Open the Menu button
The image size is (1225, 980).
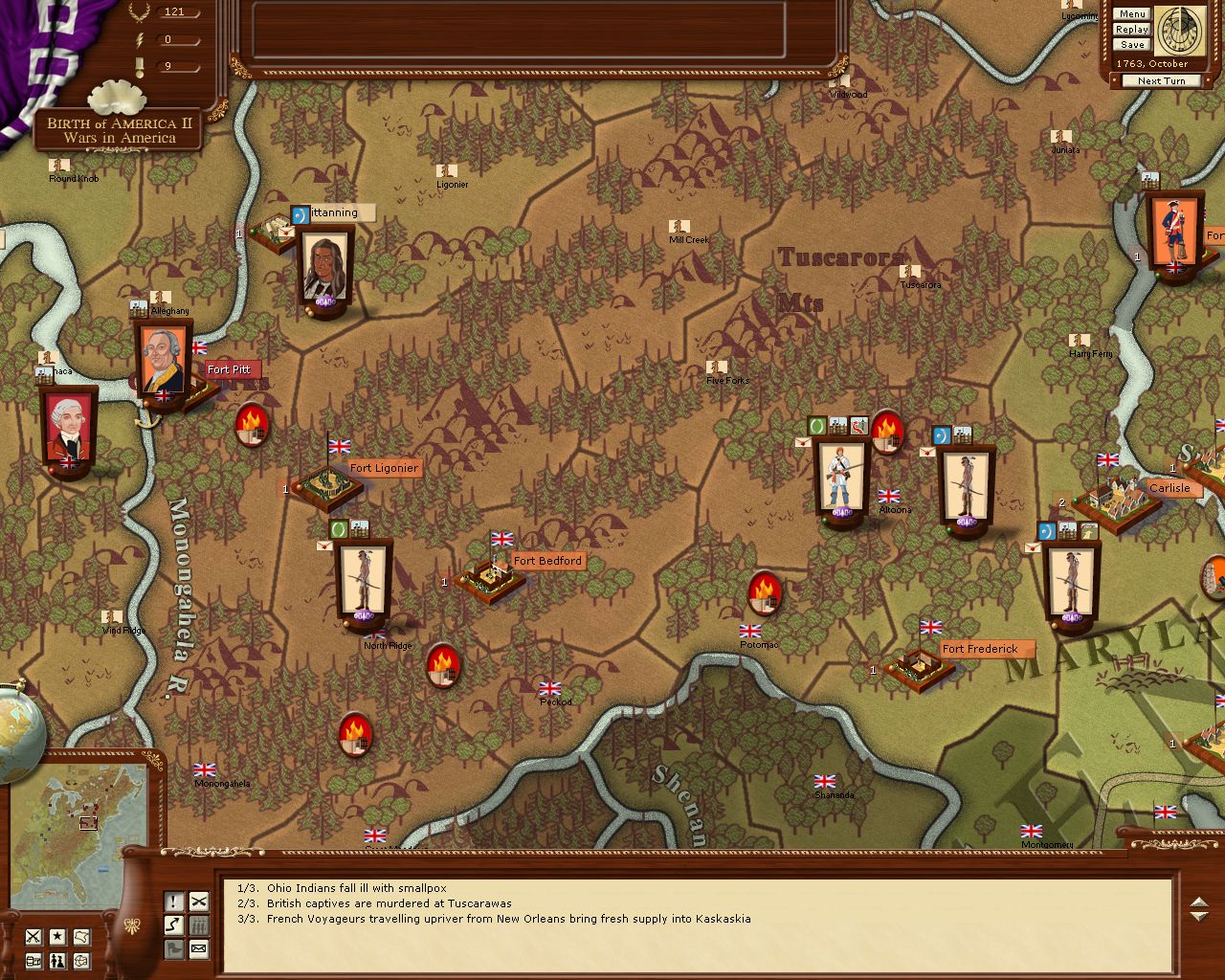[x=1131, y=14]
